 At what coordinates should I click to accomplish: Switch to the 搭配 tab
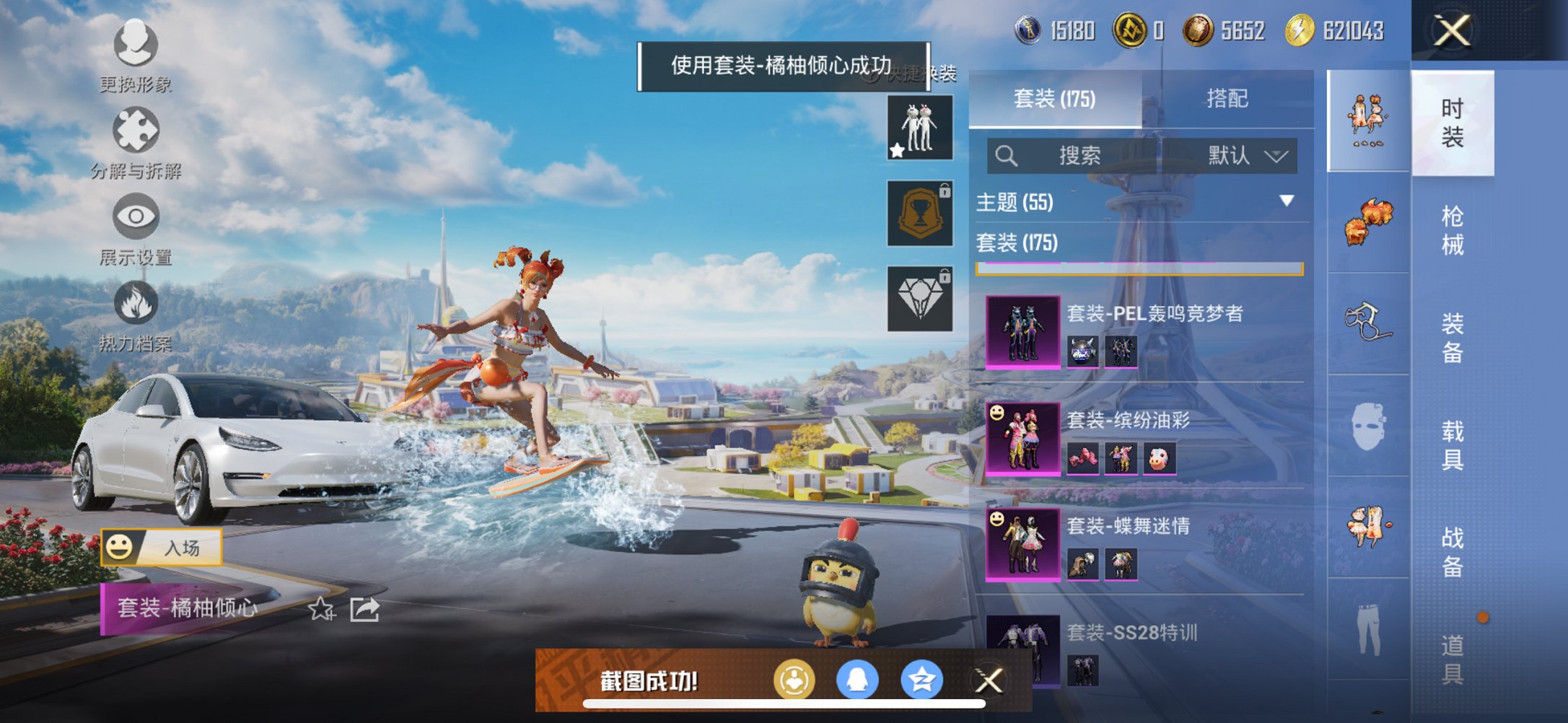1227,99
